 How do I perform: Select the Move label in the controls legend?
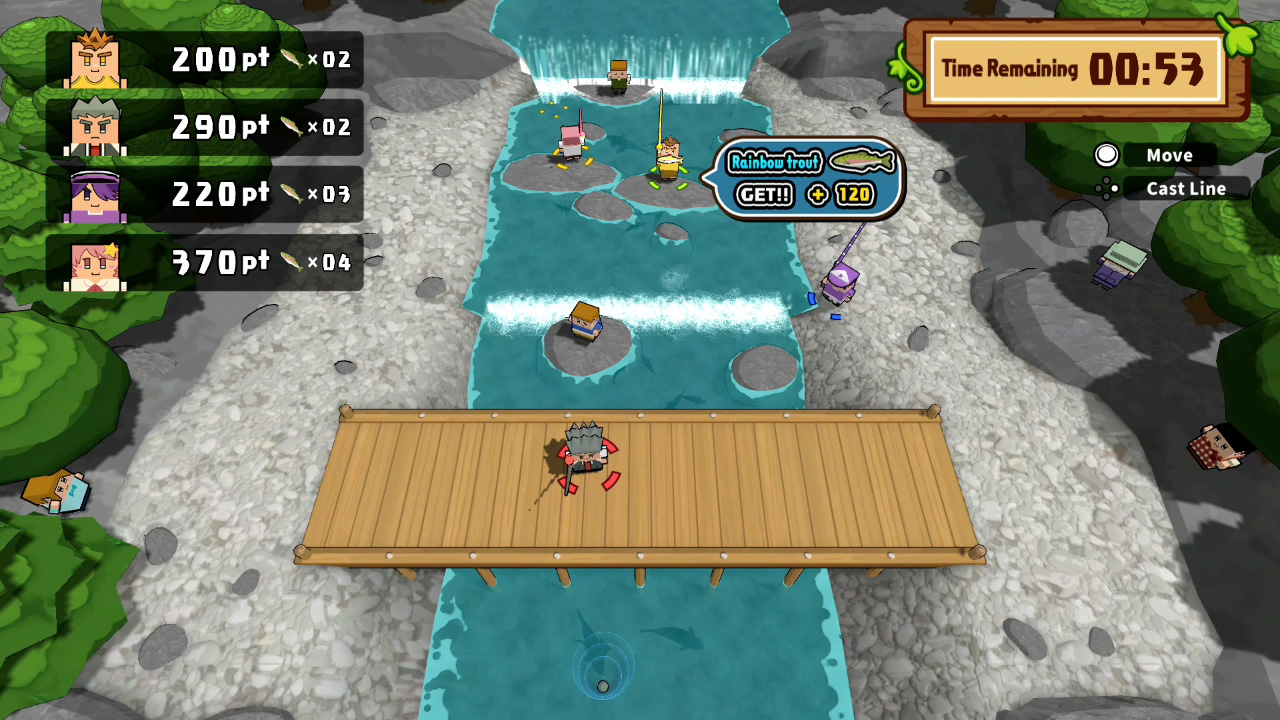[1168, 155]
